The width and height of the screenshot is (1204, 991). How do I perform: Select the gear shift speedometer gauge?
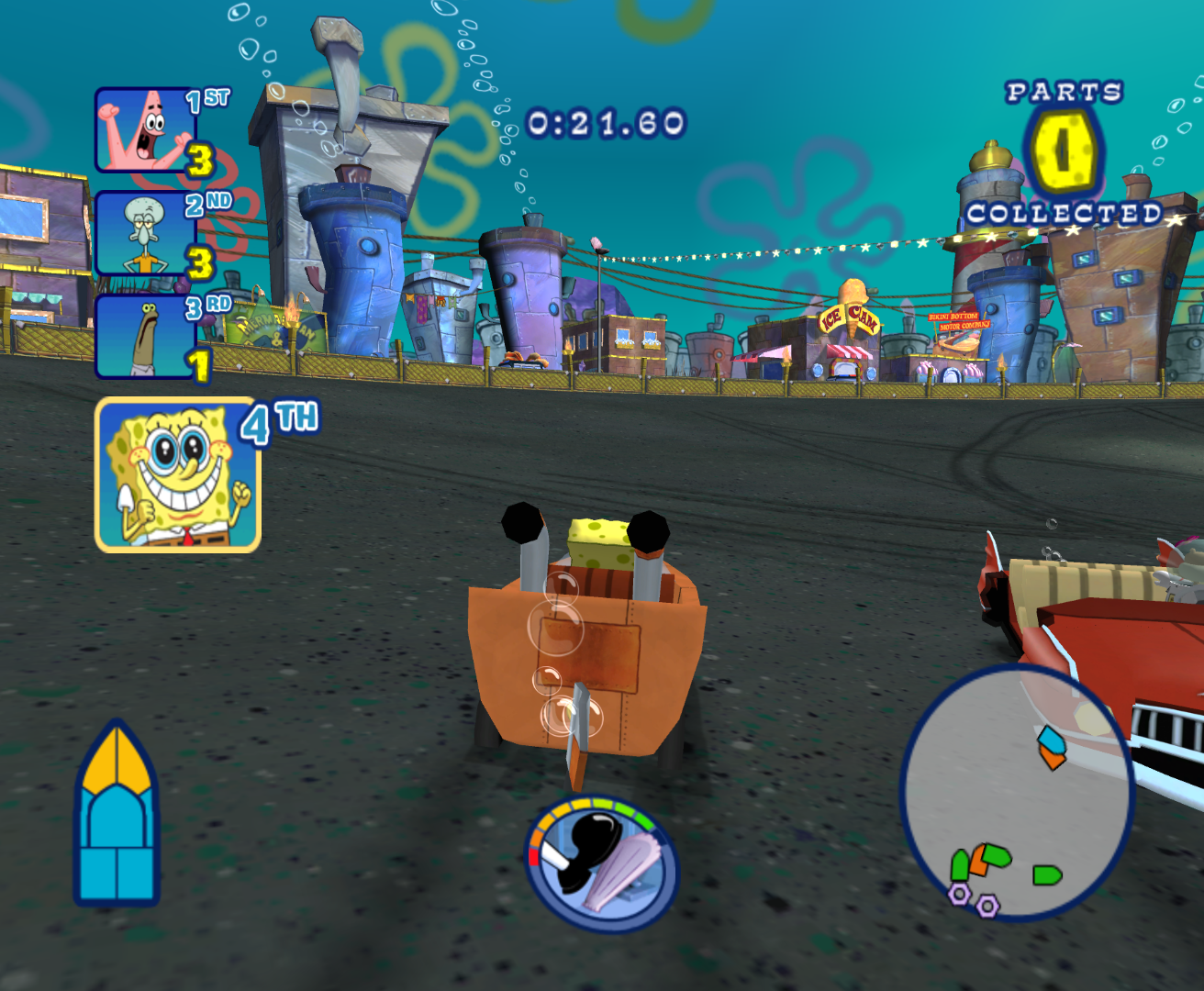point(602,863)
